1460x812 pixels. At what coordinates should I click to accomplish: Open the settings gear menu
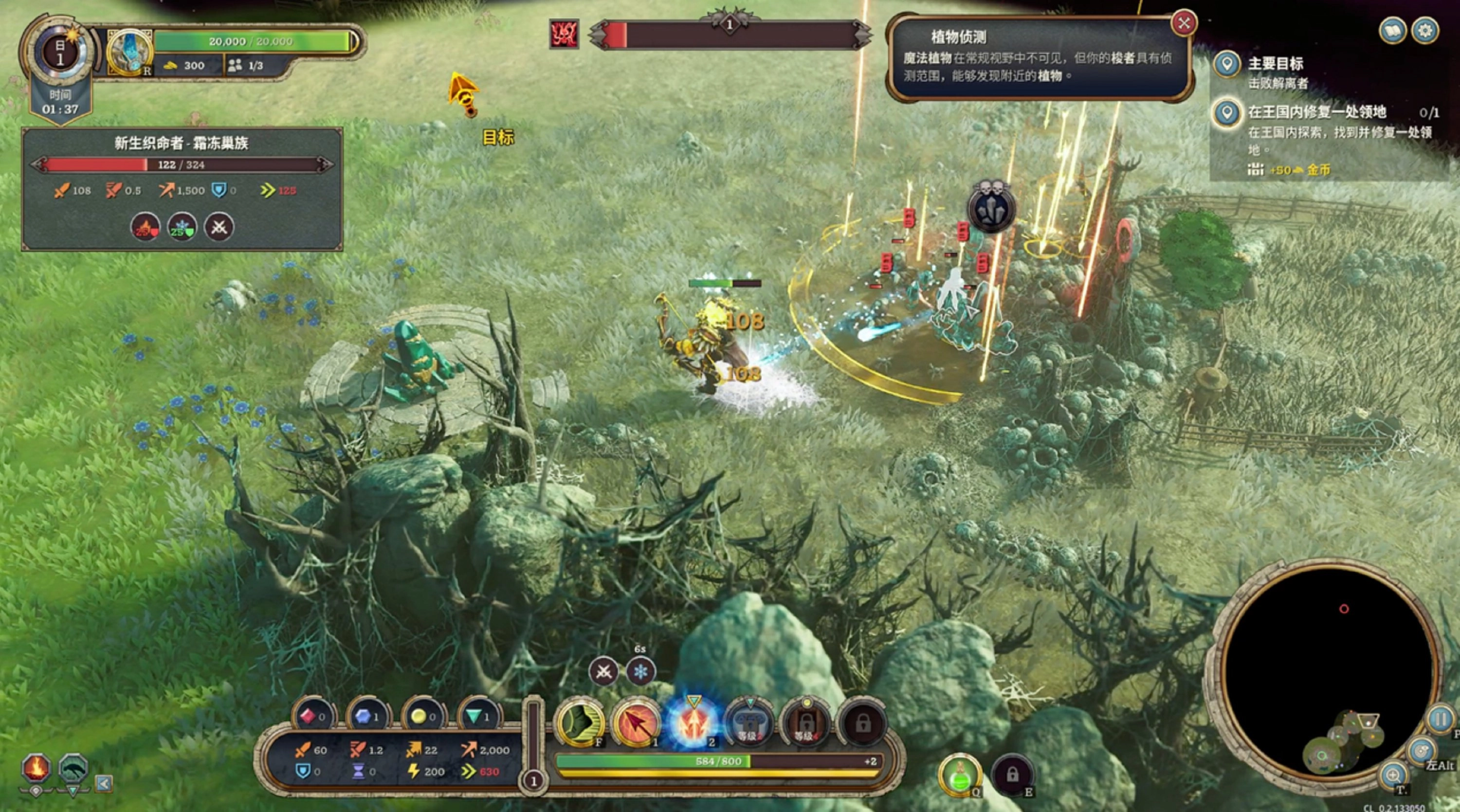click(x=1425, y=31)
